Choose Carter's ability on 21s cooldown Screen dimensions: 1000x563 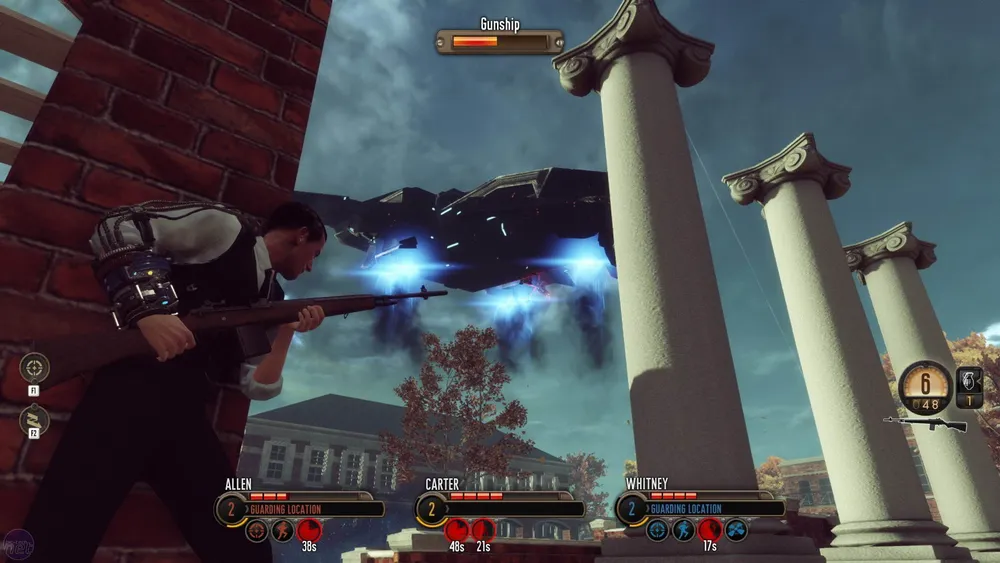click(483, 530)
